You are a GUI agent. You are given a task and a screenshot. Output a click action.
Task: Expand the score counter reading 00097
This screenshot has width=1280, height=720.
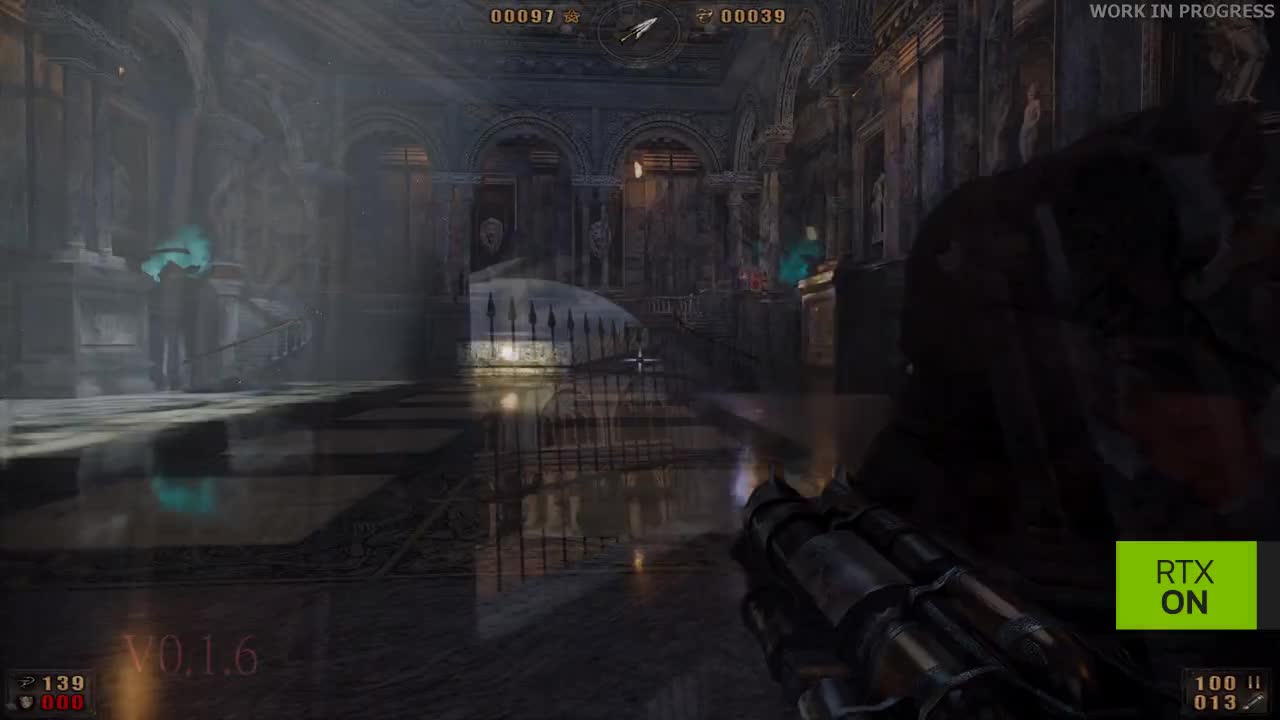click(525, 15)
